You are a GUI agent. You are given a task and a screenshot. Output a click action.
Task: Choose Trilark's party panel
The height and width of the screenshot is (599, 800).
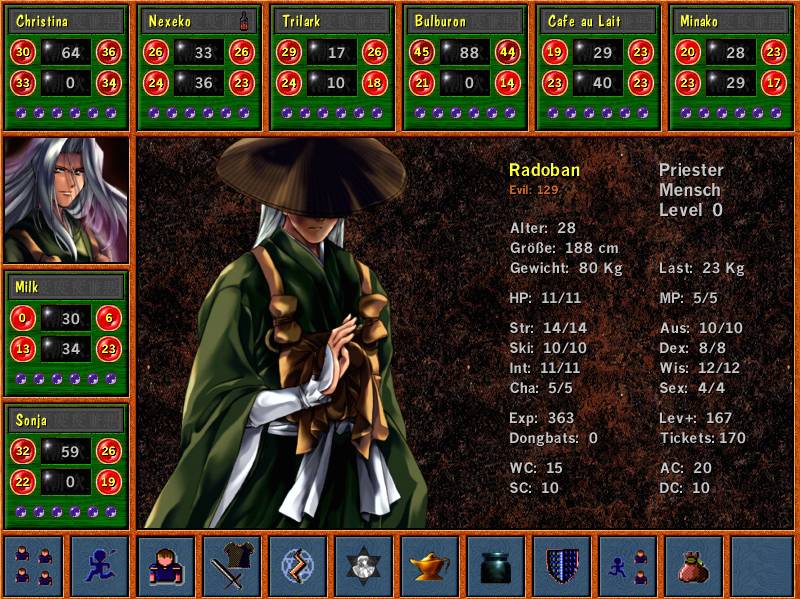tap(333, 67)
